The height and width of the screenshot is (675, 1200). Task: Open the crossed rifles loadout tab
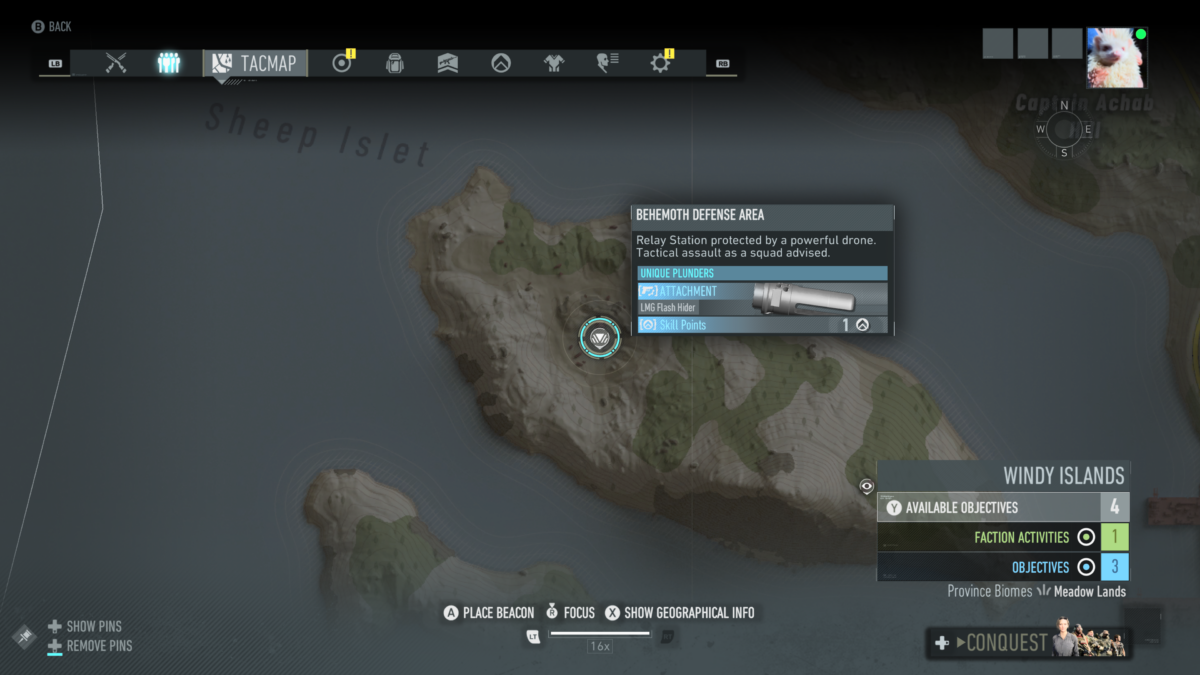coord(116,63)
